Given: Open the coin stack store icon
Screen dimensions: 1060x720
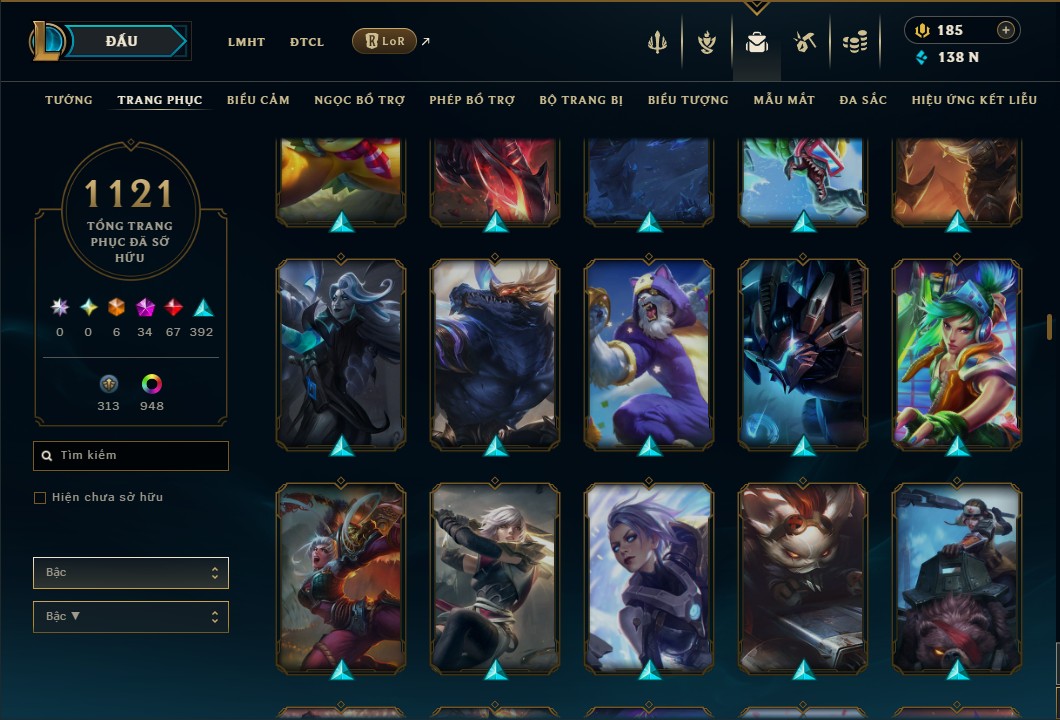Looking at the screenshot, I should 854,42.
